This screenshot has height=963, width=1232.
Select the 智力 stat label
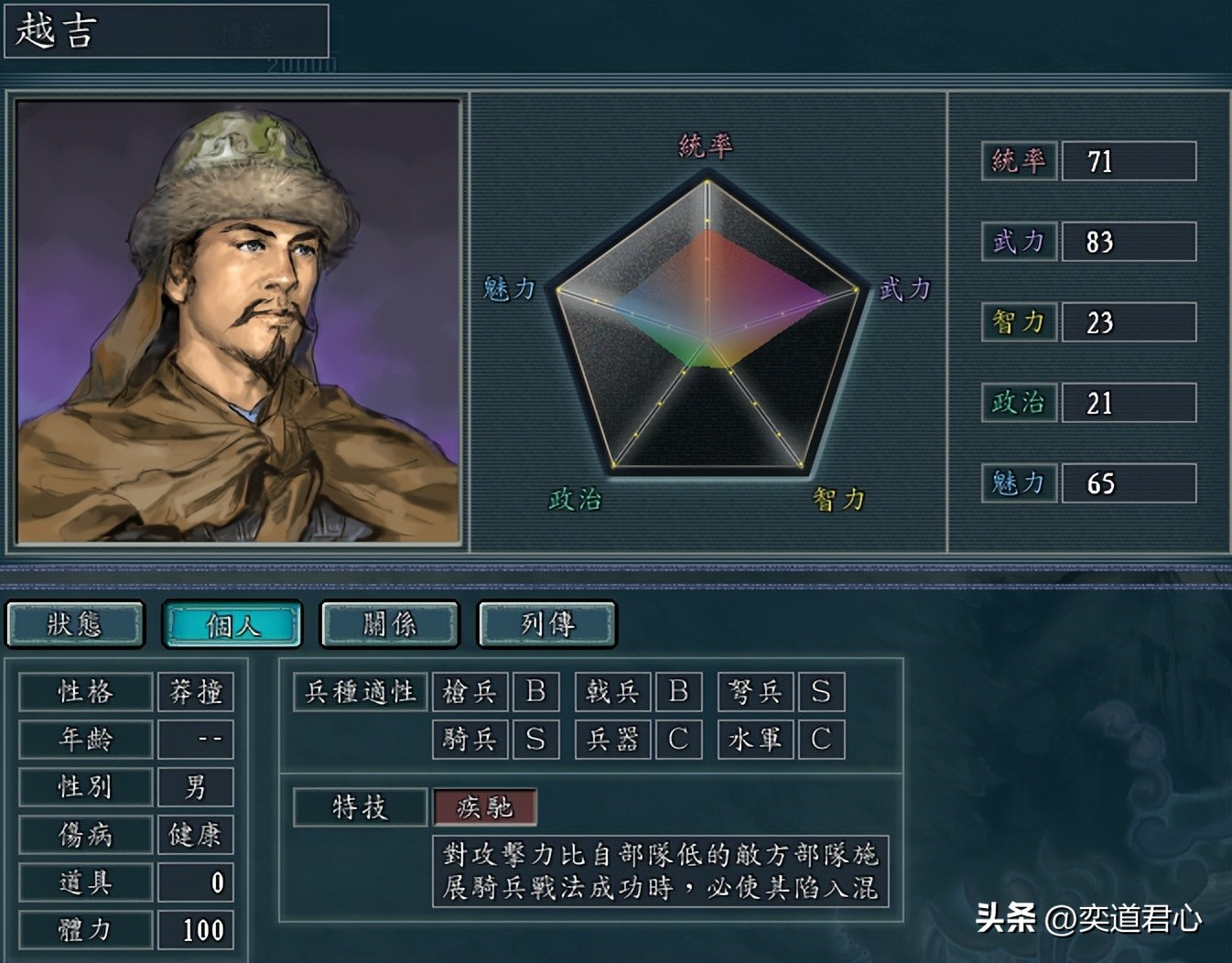pyautogui.click(x=1018, y=322)
